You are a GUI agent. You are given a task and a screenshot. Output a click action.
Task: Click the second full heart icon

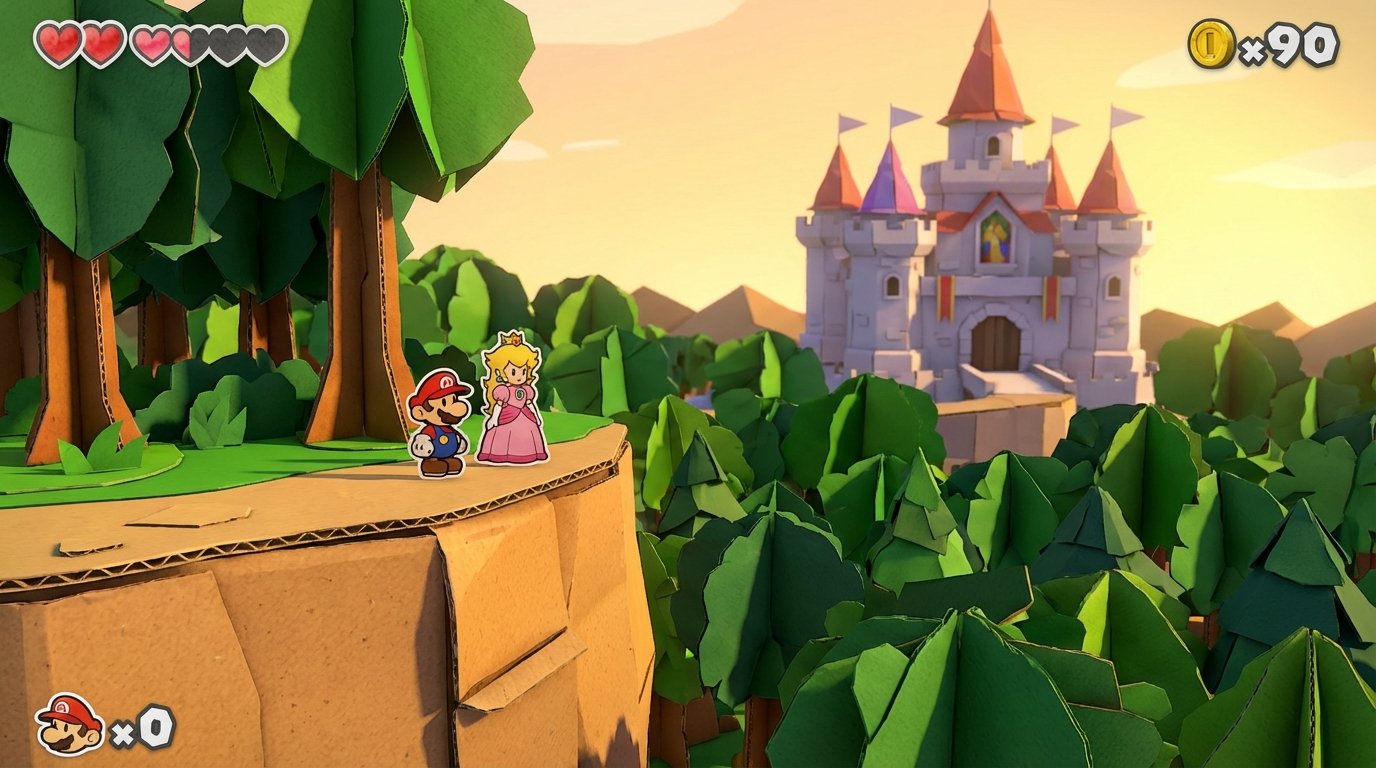pos(102,40)
